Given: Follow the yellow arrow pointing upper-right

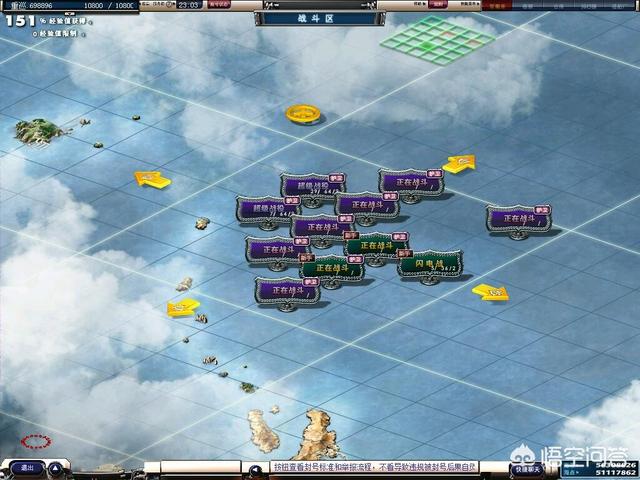Looking at the screenshot, I should (x=459, y=164).
